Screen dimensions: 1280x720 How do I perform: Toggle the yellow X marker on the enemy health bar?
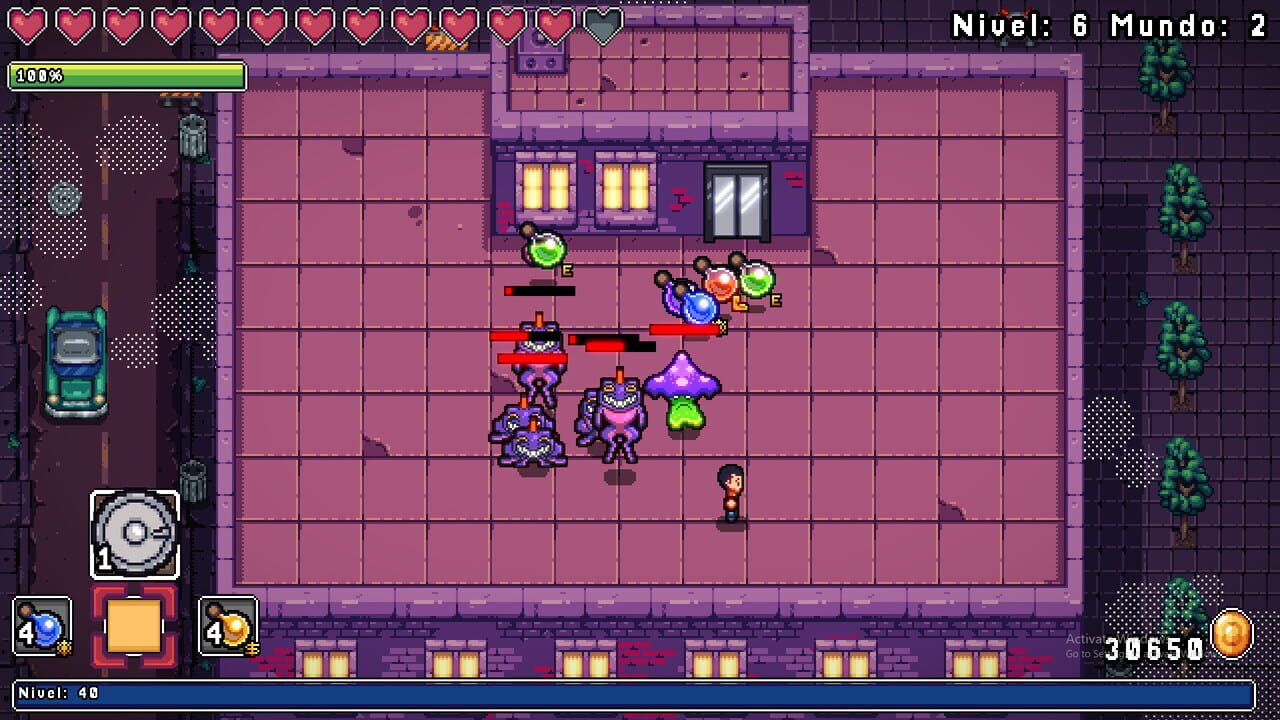click(724, 325)
